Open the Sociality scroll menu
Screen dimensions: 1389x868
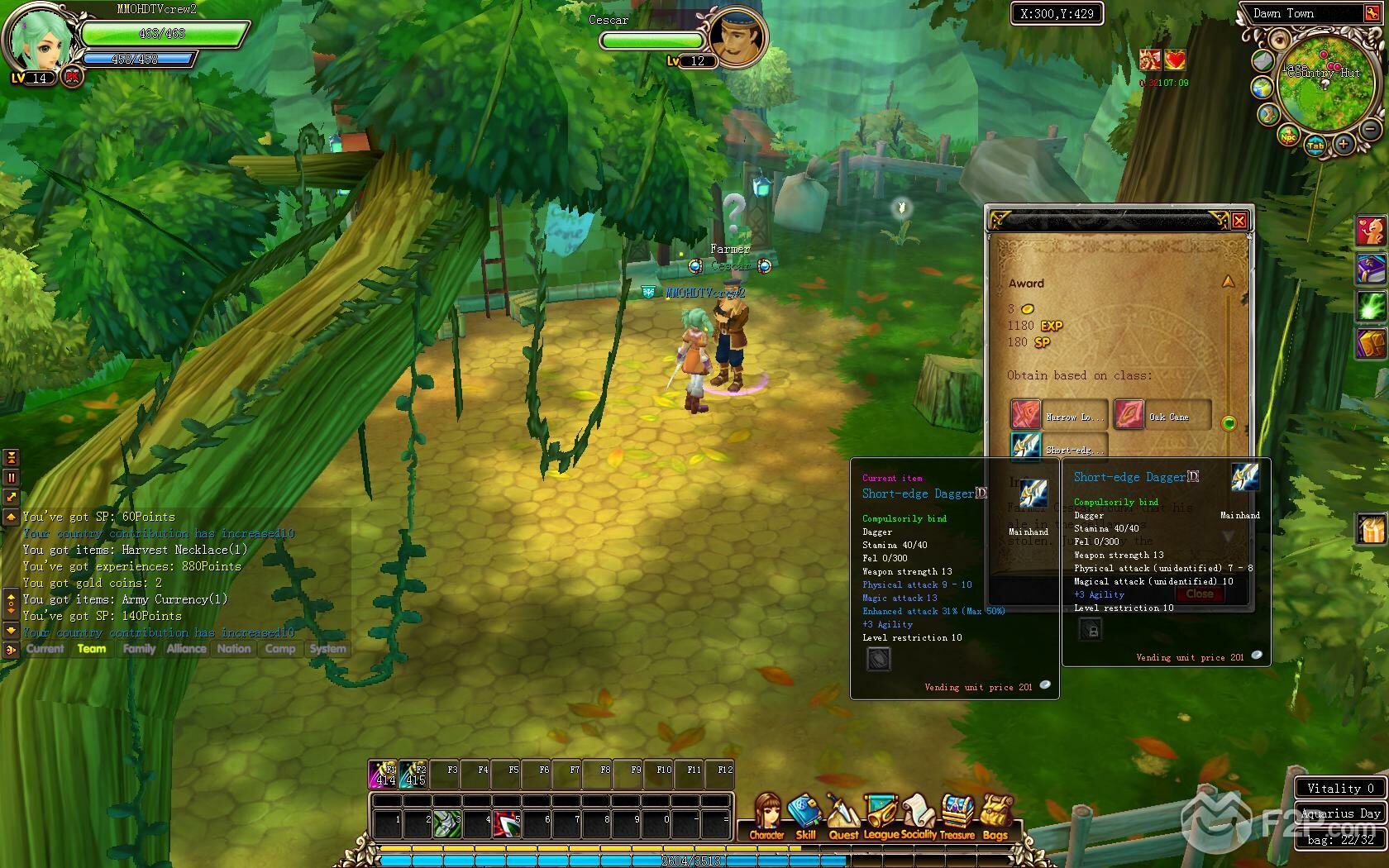click(x=919, y=817)
